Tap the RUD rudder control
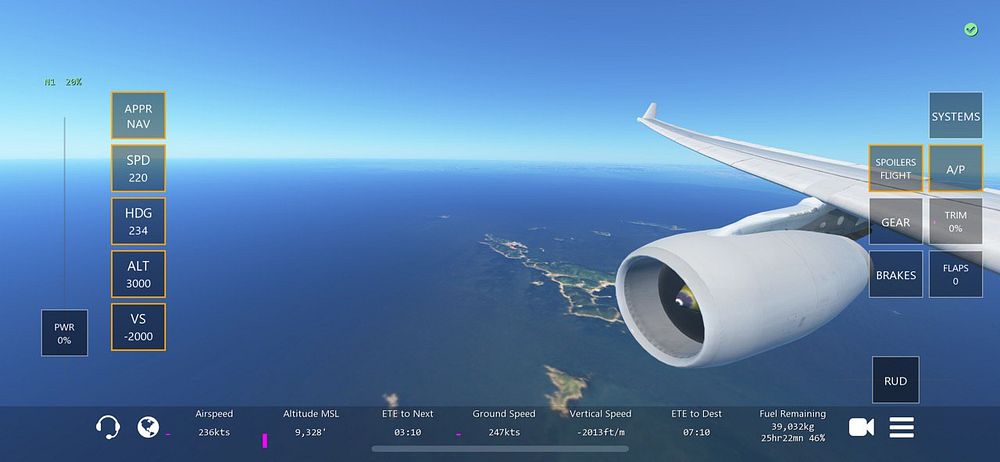This screenshot has height=462, width=1000. [x=895, y=380]
